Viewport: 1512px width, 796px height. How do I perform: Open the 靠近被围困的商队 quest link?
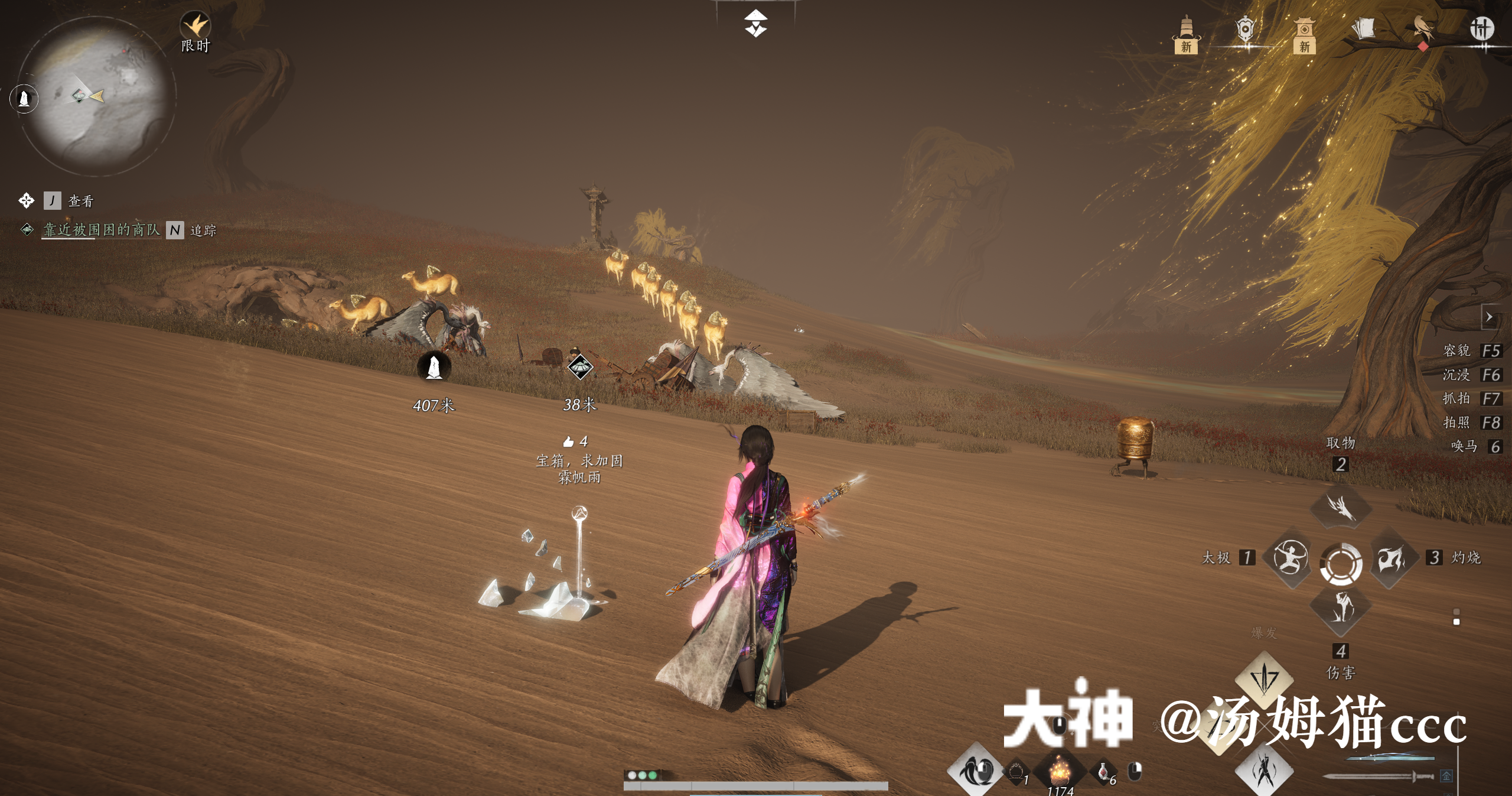102,233
